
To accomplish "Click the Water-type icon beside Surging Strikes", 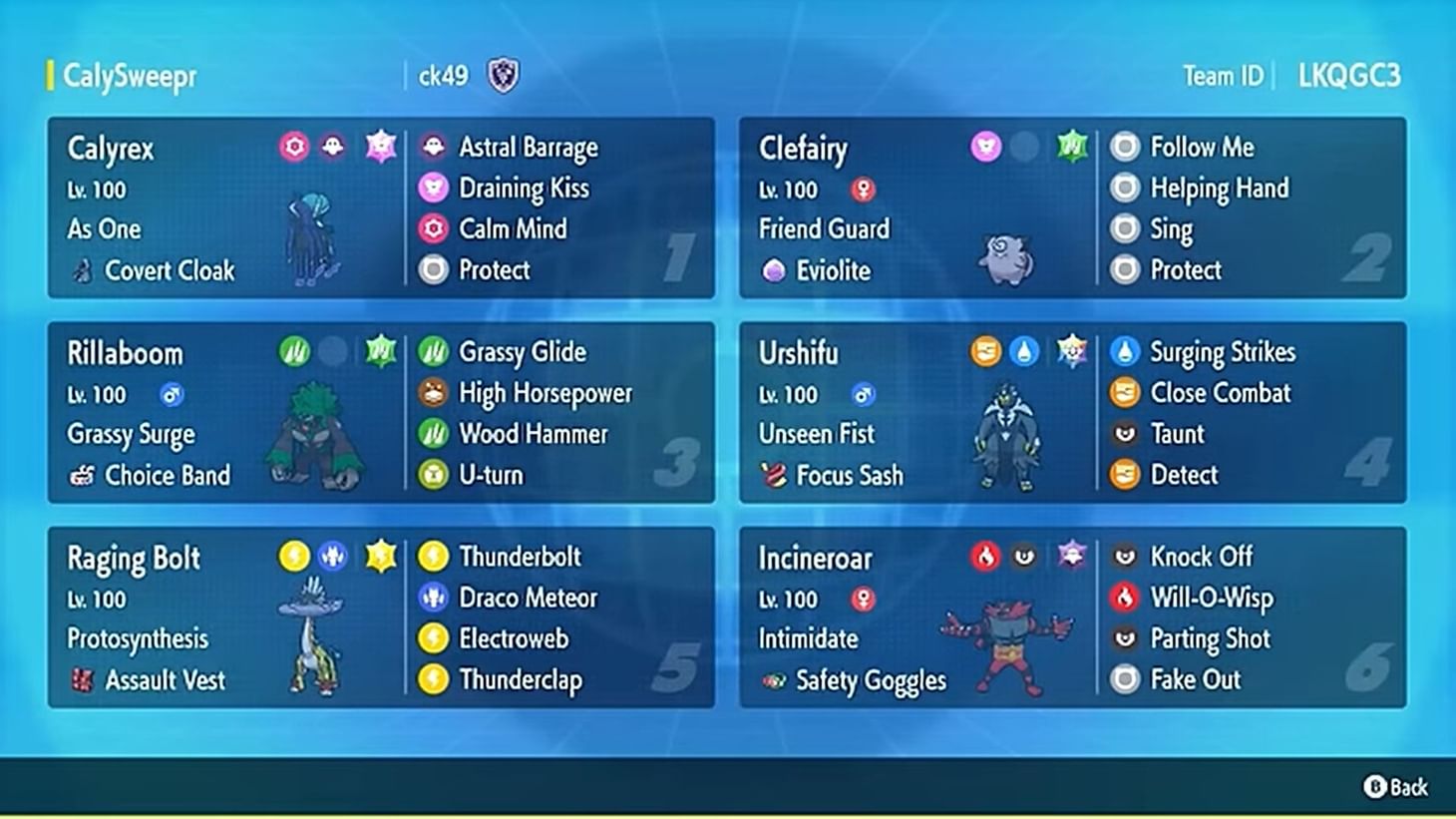I will click(1125, 352).
